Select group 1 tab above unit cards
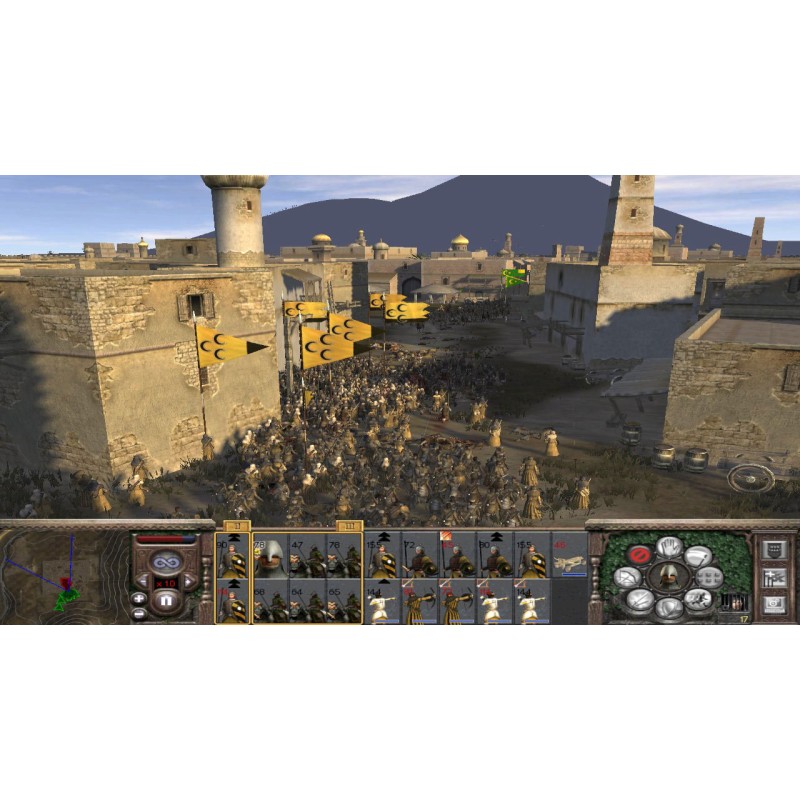Image resolution: width=800 pixels, height=800 pixels. (x=237, y=525)
